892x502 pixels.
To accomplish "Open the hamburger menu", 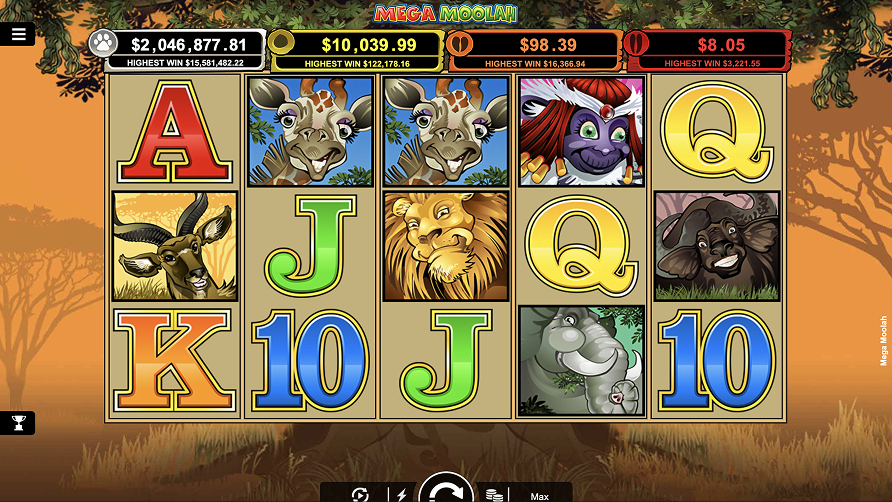I will point(18,34).
